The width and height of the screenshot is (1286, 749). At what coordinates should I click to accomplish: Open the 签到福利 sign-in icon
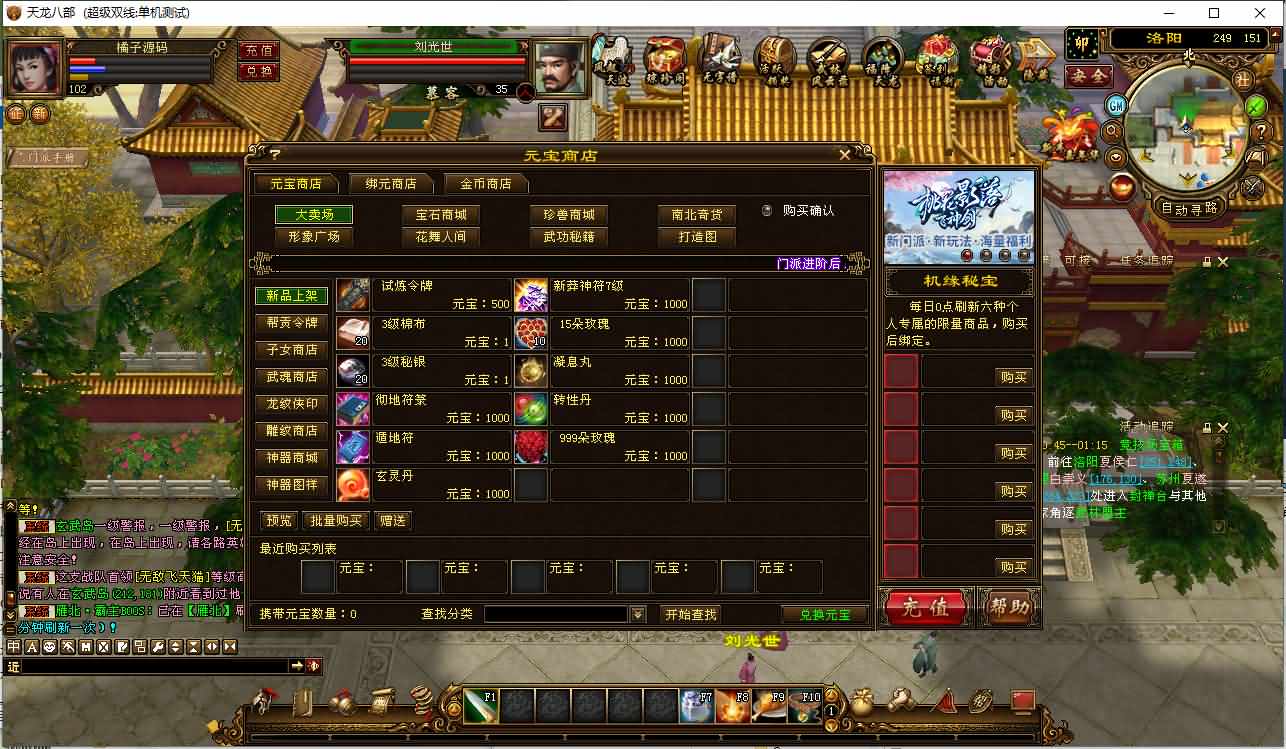pos(934,58)
